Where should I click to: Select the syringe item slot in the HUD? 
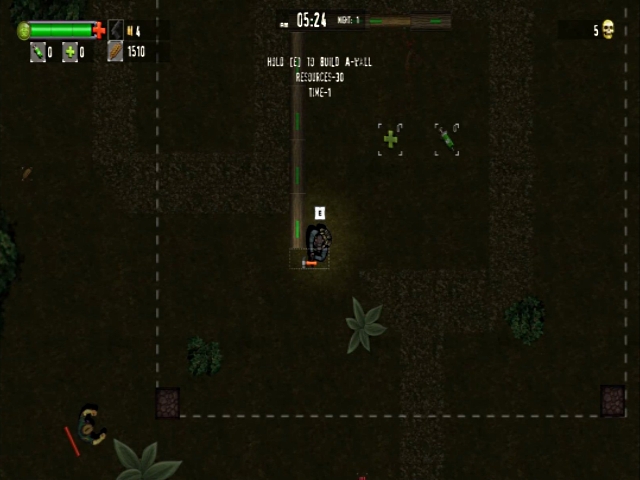tap(38, 52)
